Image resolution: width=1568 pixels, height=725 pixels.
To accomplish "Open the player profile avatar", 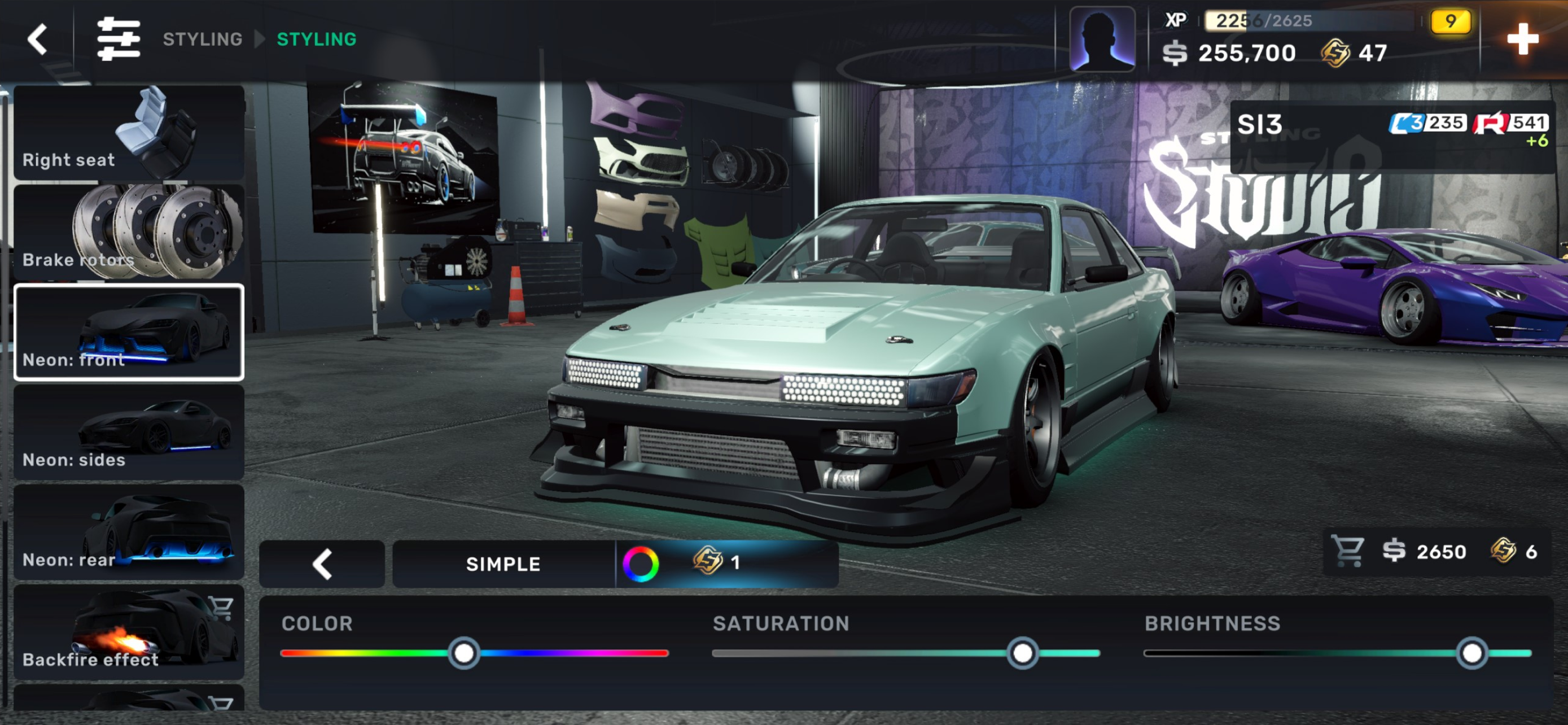I will coord(1102,40).
